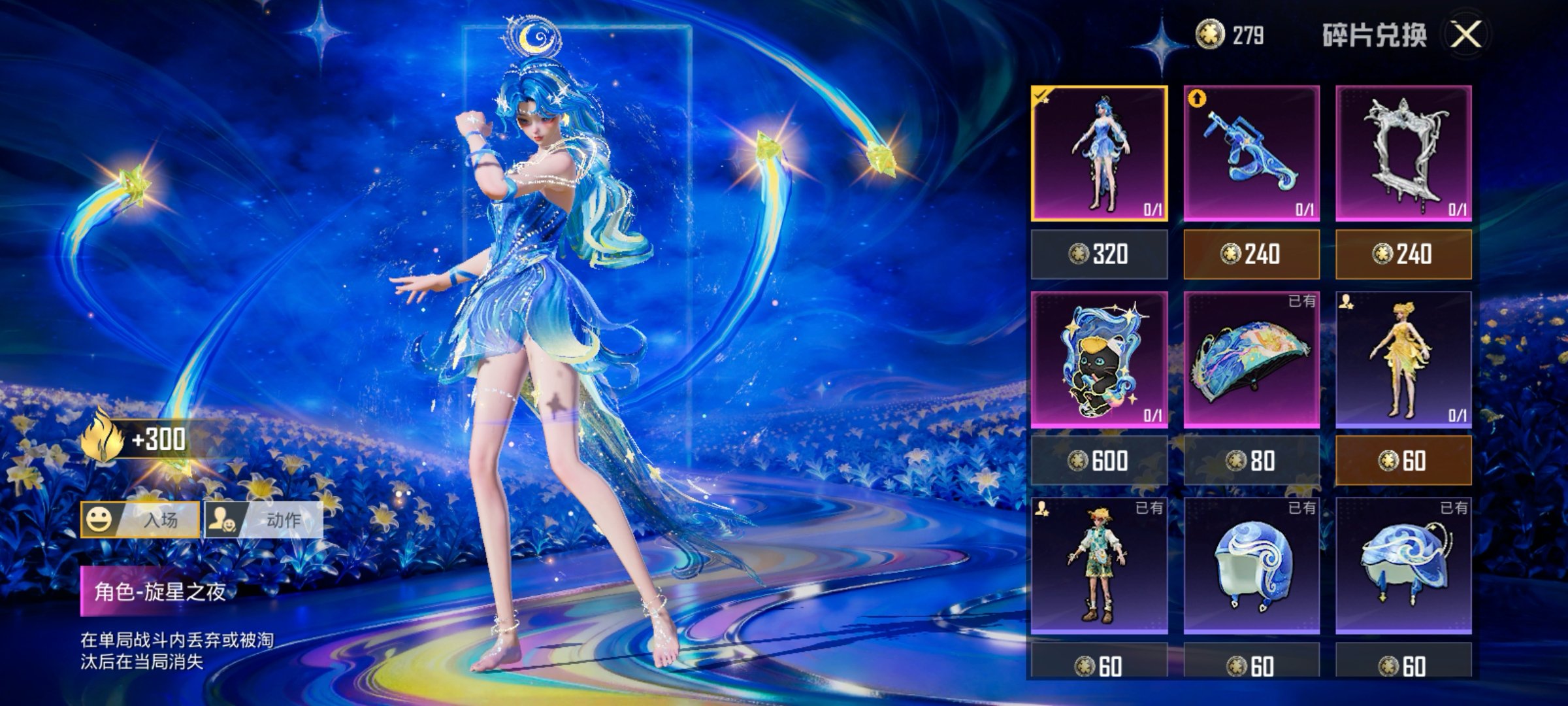1568x706 pixels.
Task: Redeem the yellow dress outfit for 60
Action: pos(1403,461)
